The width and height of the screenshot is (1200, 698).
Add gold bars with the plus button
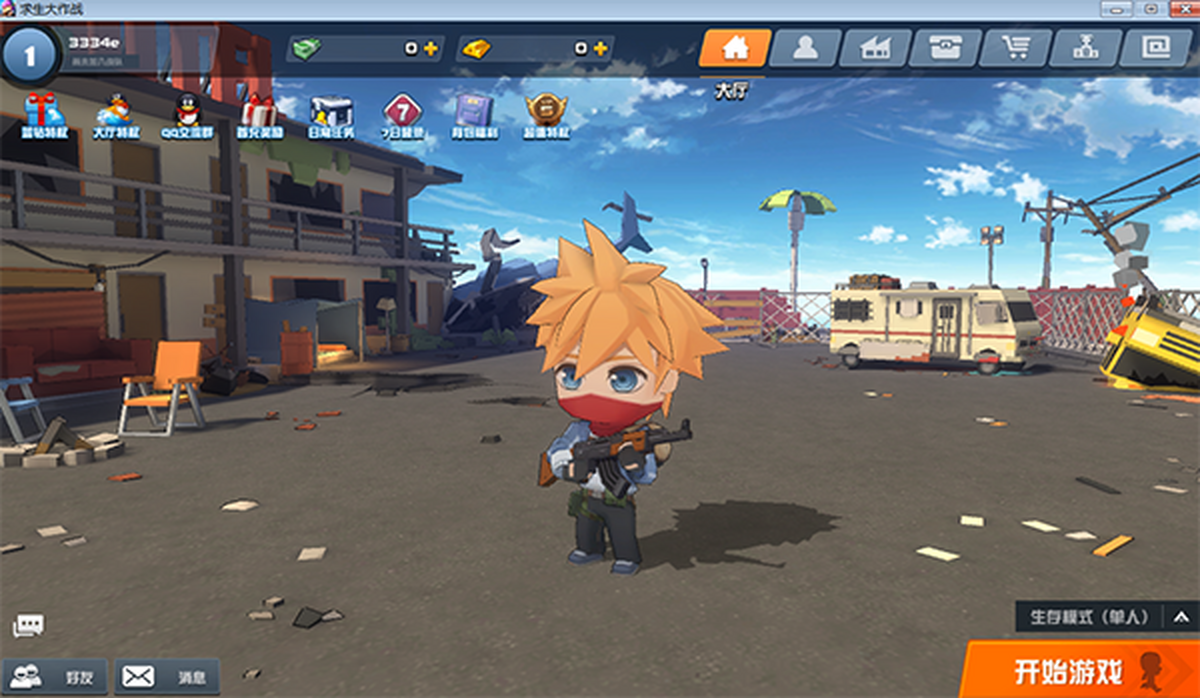(600, 48)
